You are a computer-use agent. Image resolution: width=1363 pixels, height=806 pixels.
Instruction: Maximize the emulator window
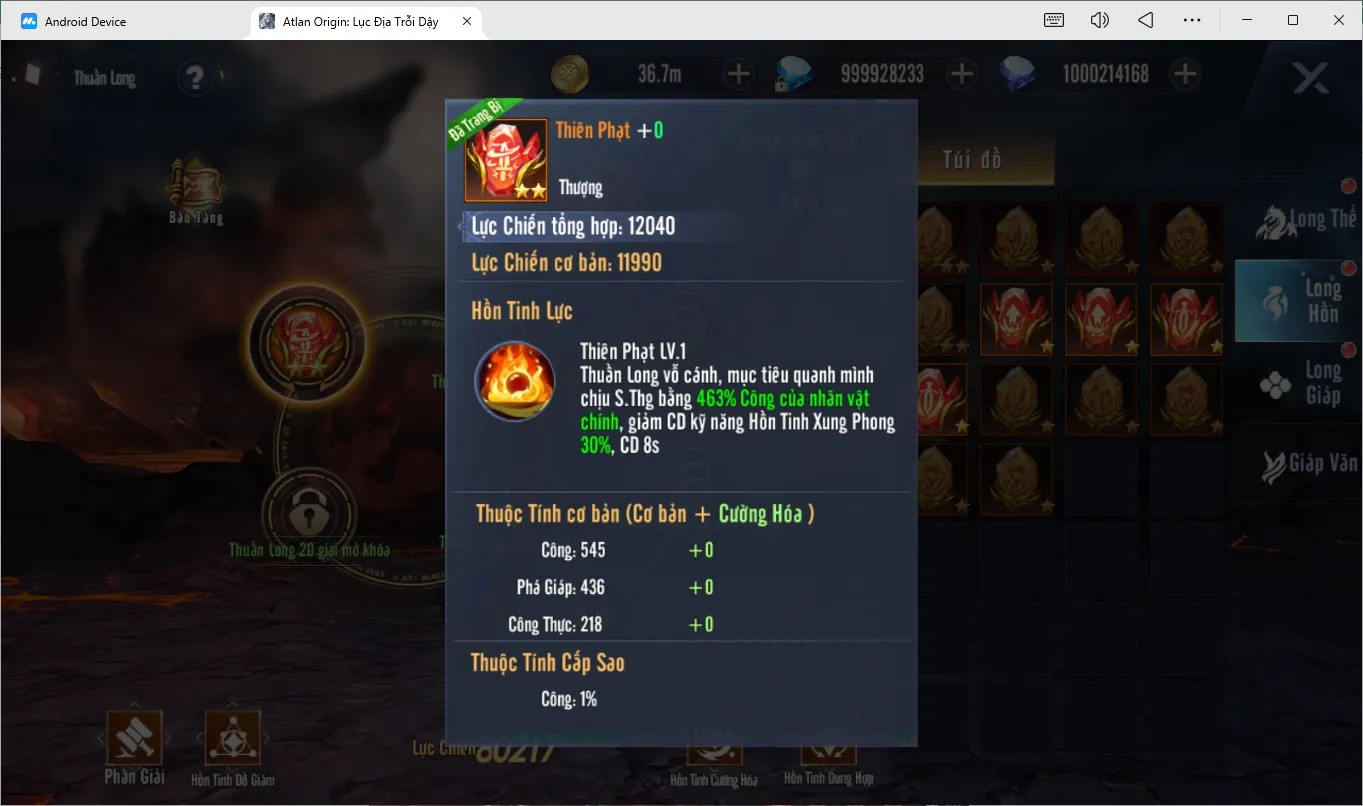(1293, 20)
